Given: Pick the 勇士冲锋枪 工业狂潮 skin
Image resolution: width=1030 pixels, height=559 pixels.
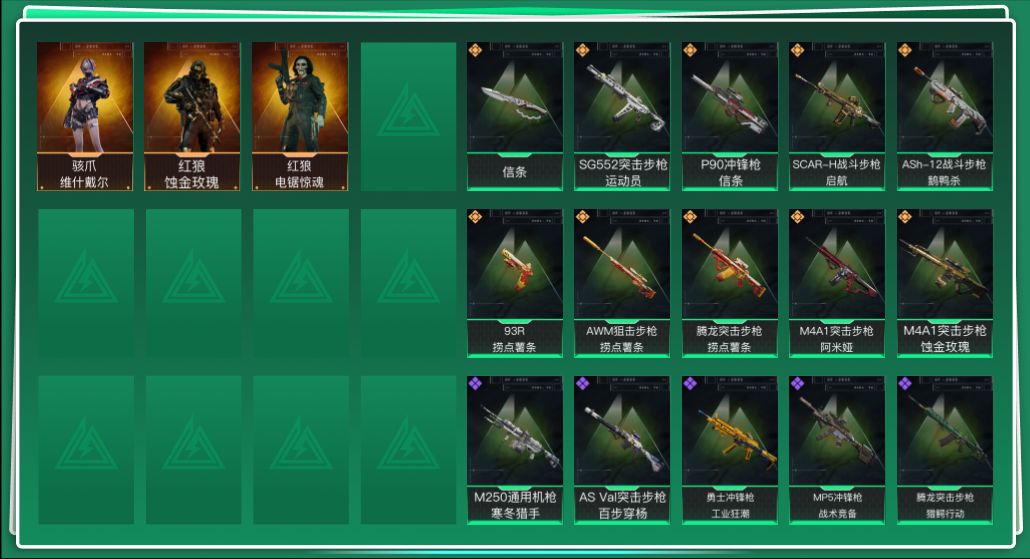Looking at the screenshot, I should pos(730,450).
